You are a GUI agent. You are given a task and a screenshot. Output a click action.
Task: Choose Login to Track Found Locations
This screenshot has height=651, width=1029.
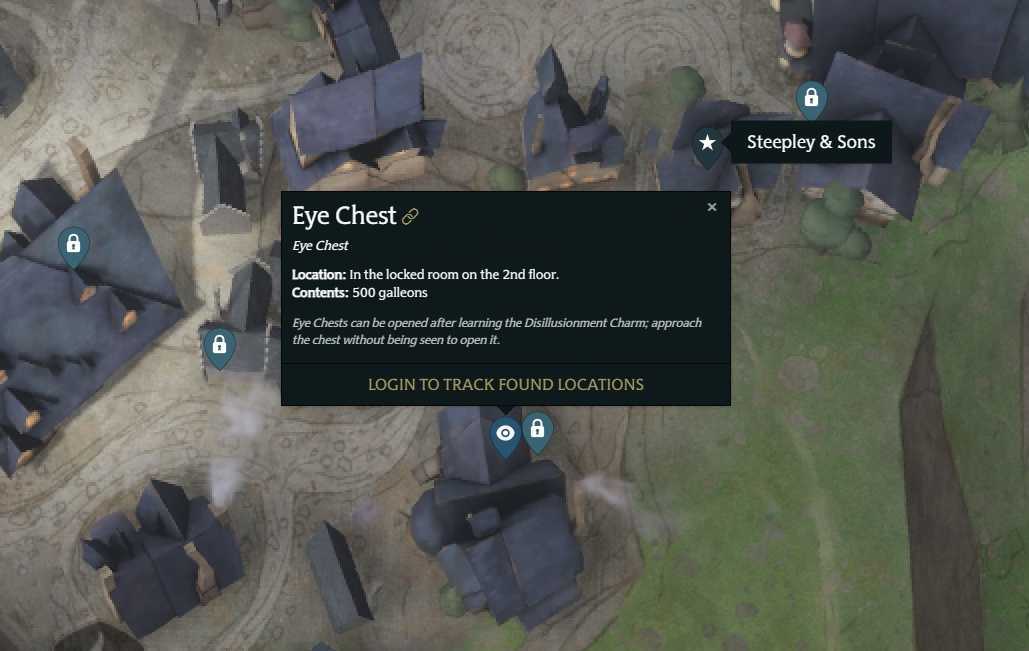pos(505,384)
